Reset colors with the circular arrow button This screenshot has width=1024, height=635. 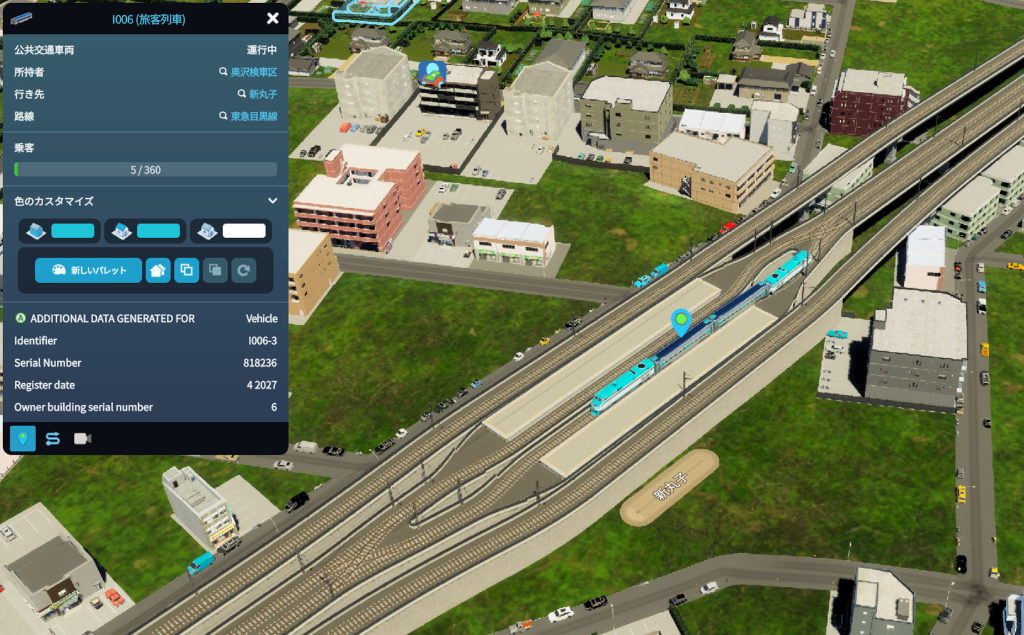click(244, 270)
